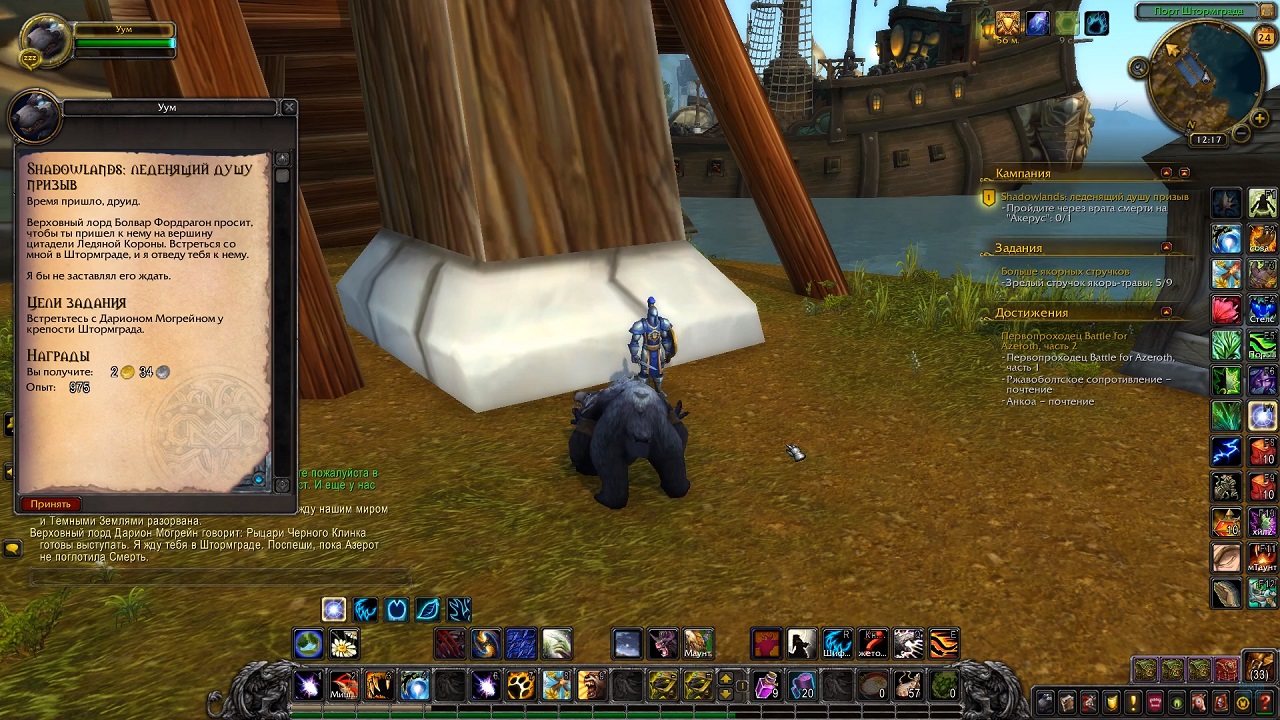Zoom out on the minimap
Image resolution: width=1280 pixels, height=720 pixels.
coord(1241,133)
